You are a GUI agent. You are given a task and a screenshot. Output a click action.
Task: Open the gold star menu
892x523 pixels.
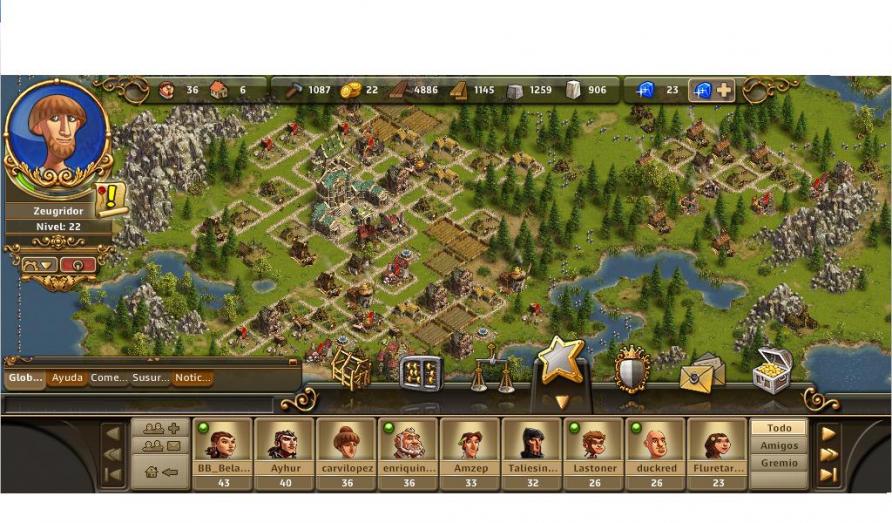click(561, 362)
